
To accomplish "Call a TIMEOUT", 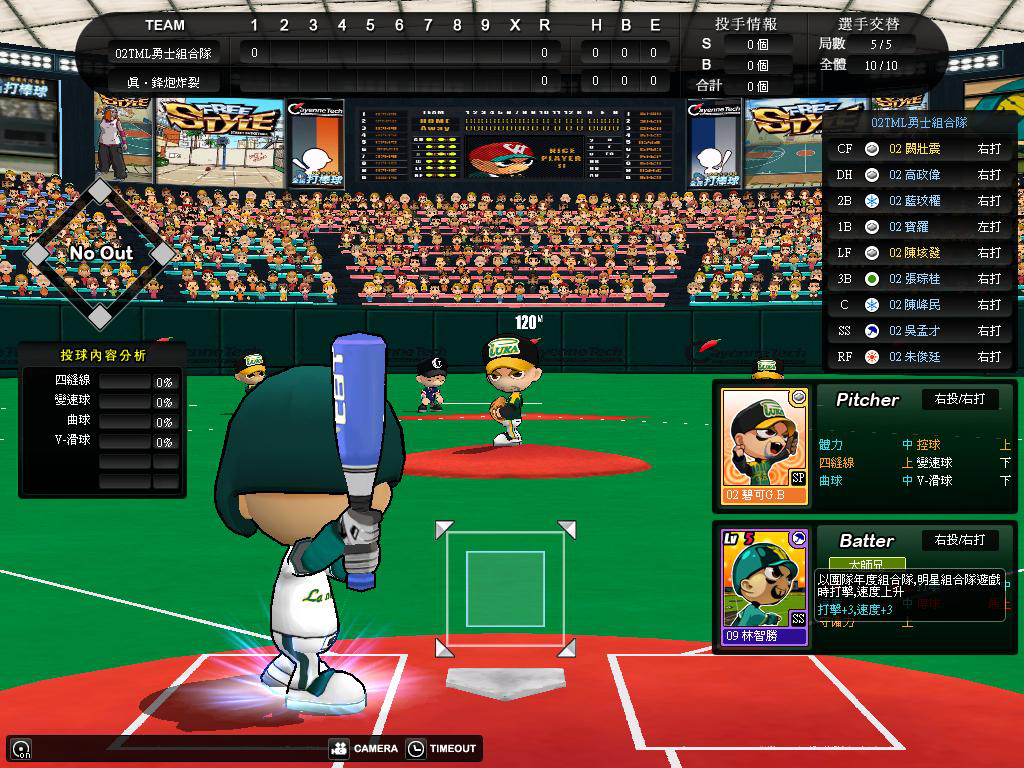I will [442, 748].
